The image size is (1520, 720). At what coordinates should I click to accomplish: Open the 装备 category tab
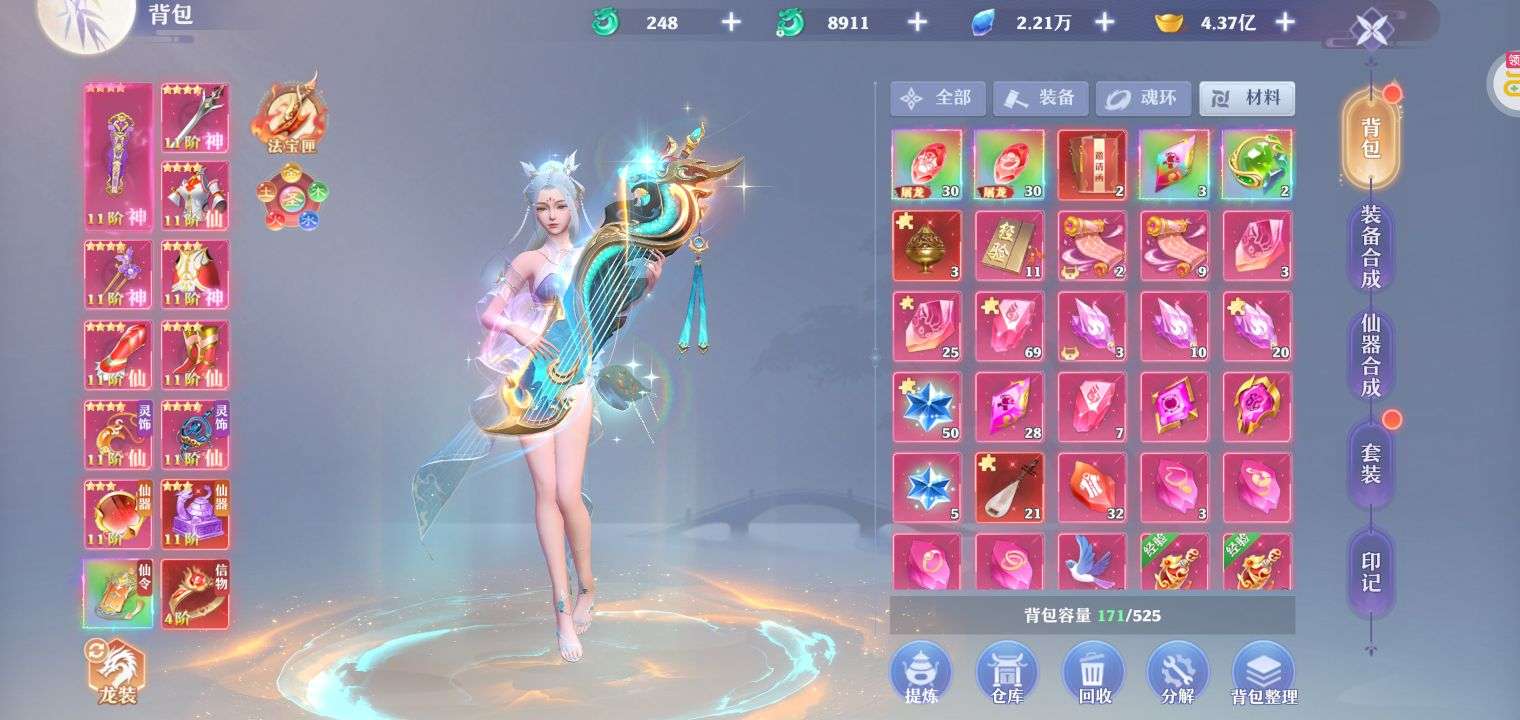(1040, 99)
